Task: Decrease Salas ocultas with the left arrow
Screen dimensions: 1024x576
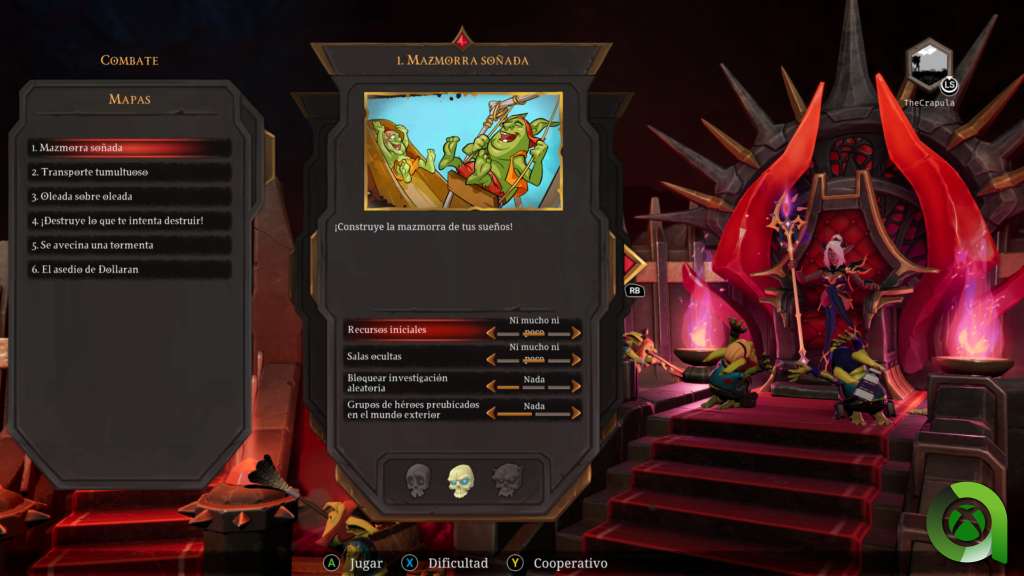Action: click(x=491, y=358)
